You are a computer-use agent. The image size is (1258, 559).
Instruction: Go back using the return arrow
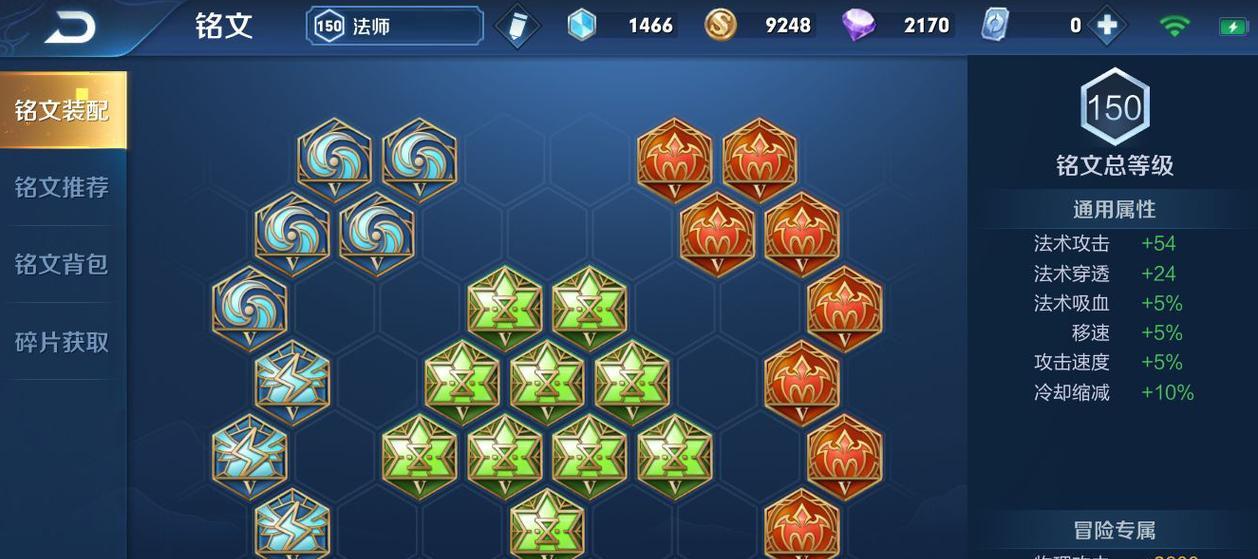coord(69,27)
